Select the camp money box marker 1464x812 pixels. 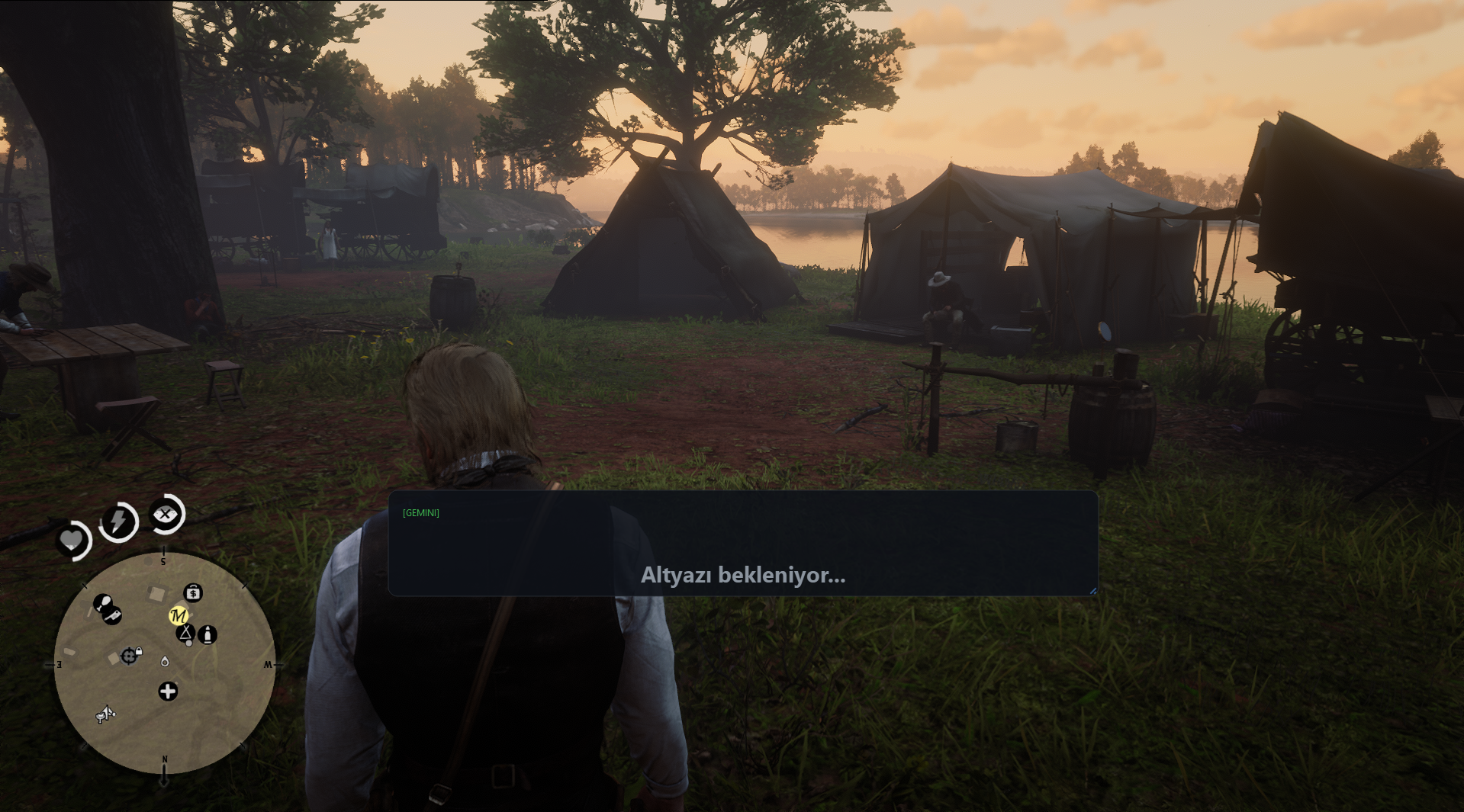point(193,592)
